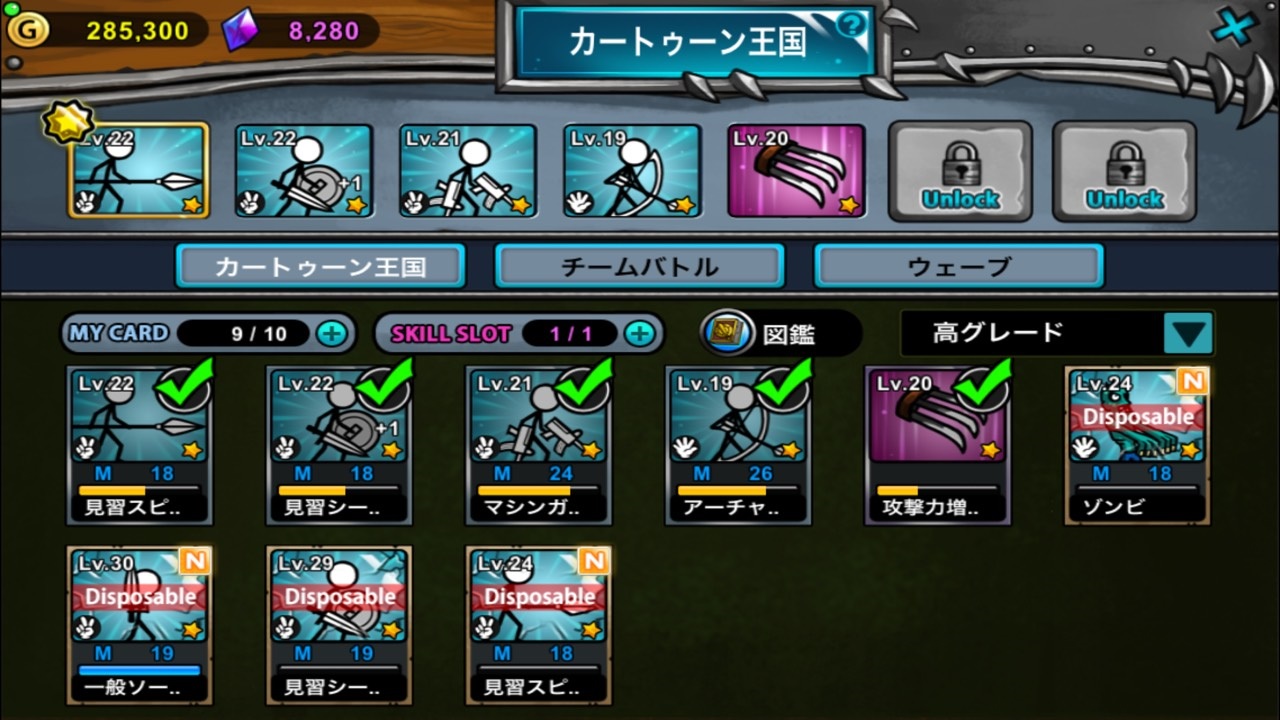Select the Lv.24 ゾンビ card thumbnail
Screen dimensions: 1280x720
coord(1136,440)
